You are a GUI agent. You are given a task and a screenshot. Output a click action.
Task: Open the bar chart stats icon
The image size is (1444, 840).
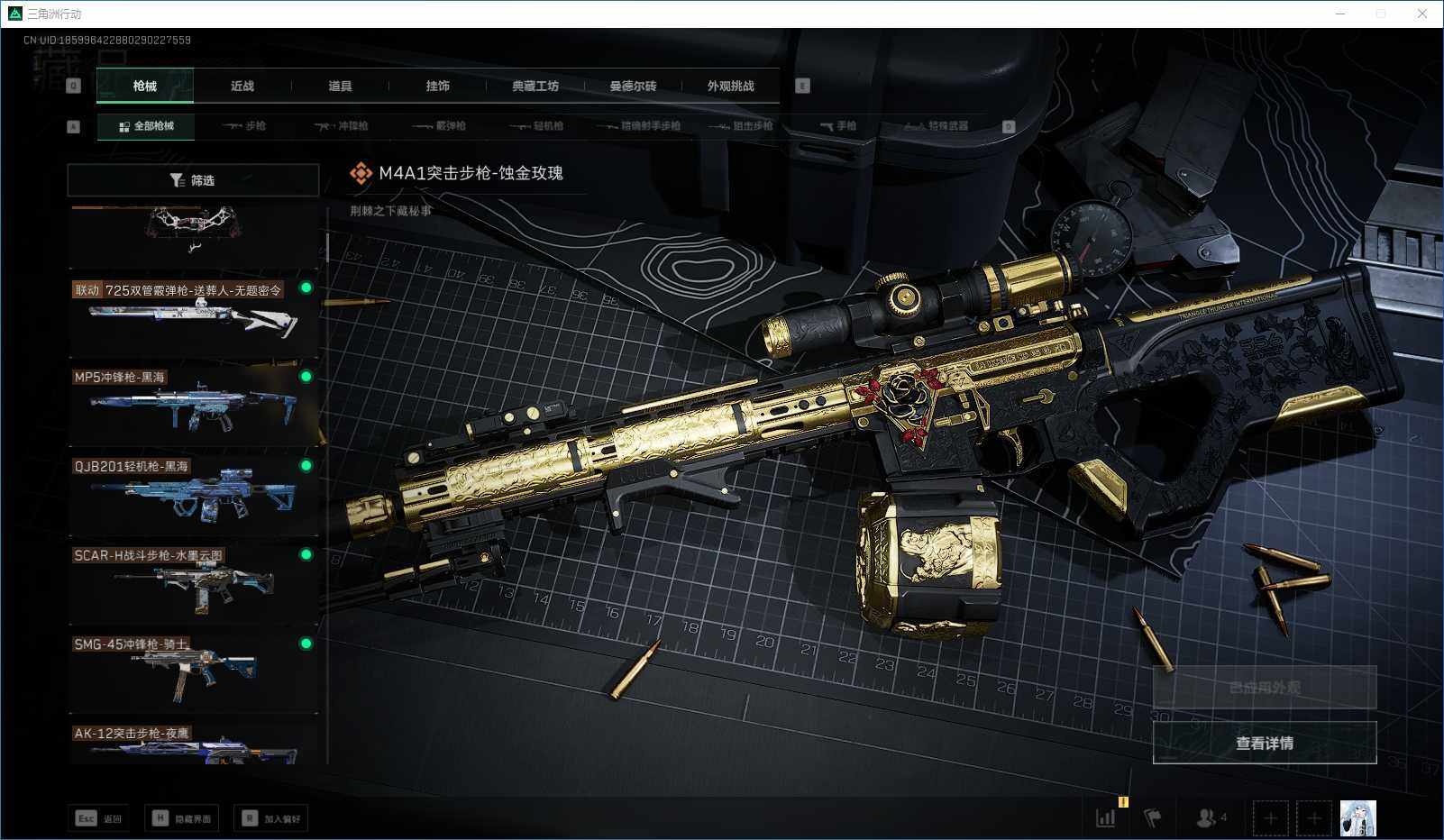[x=1105, y=818]
